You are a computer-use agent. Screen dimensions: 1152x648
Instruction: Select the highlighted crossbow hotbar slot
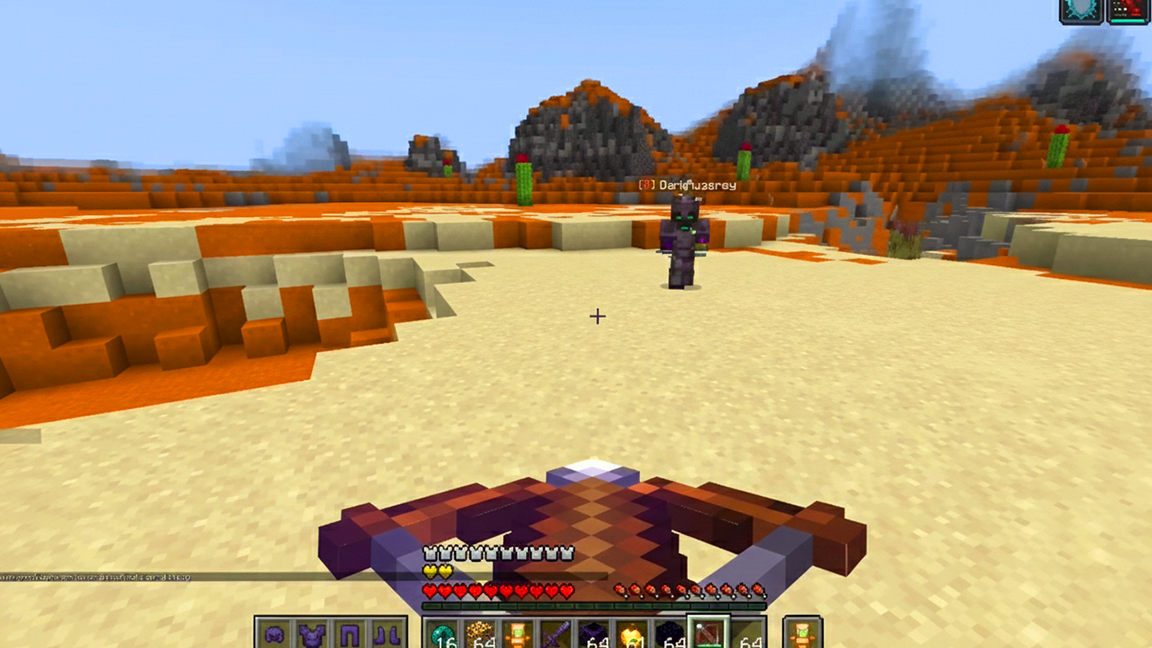click(x=709, y=634)
